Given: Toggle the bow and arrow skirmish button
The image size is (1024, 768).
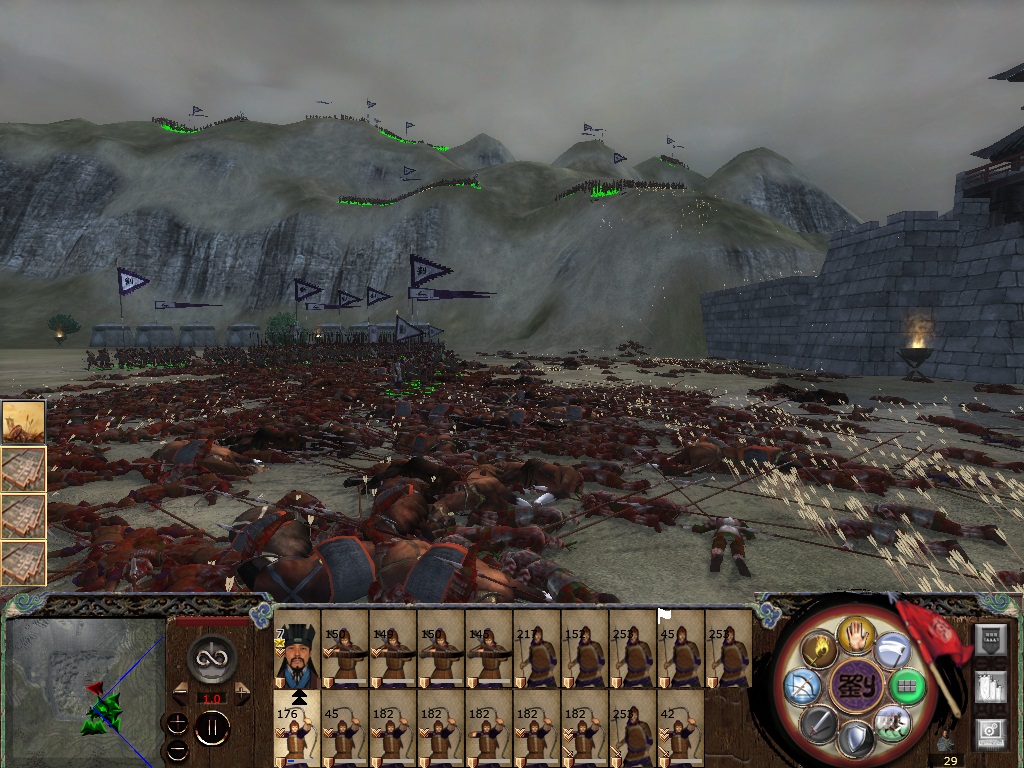Looking at the screenshot, I should 803,687.
